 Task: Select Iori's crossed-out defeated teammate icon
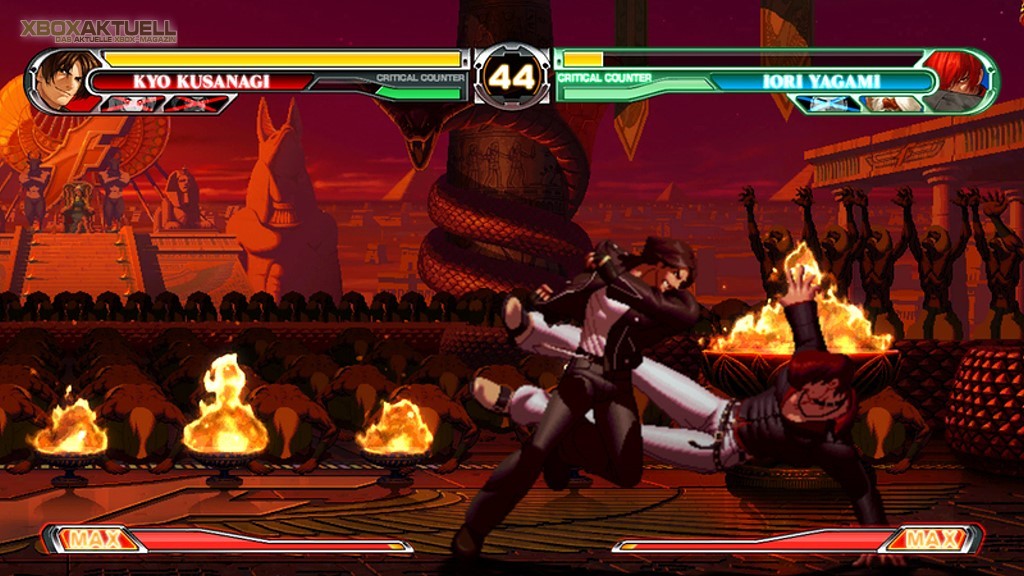(829, 103)
